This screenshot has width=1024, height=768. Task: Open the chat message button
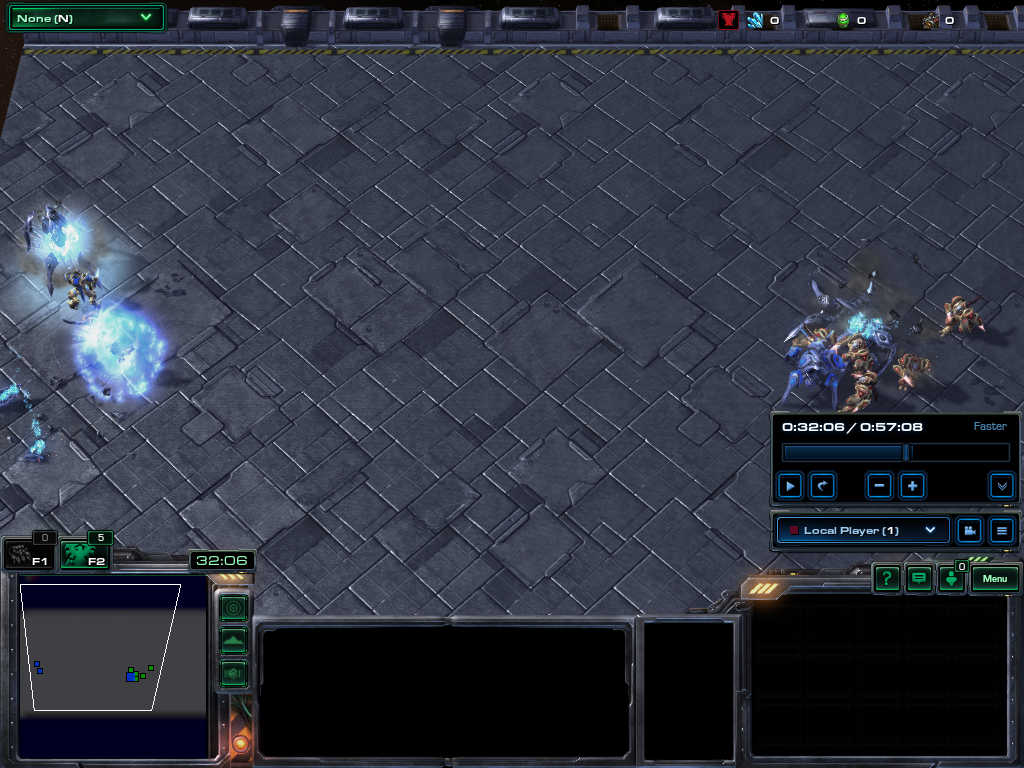[x=919, y=578]
